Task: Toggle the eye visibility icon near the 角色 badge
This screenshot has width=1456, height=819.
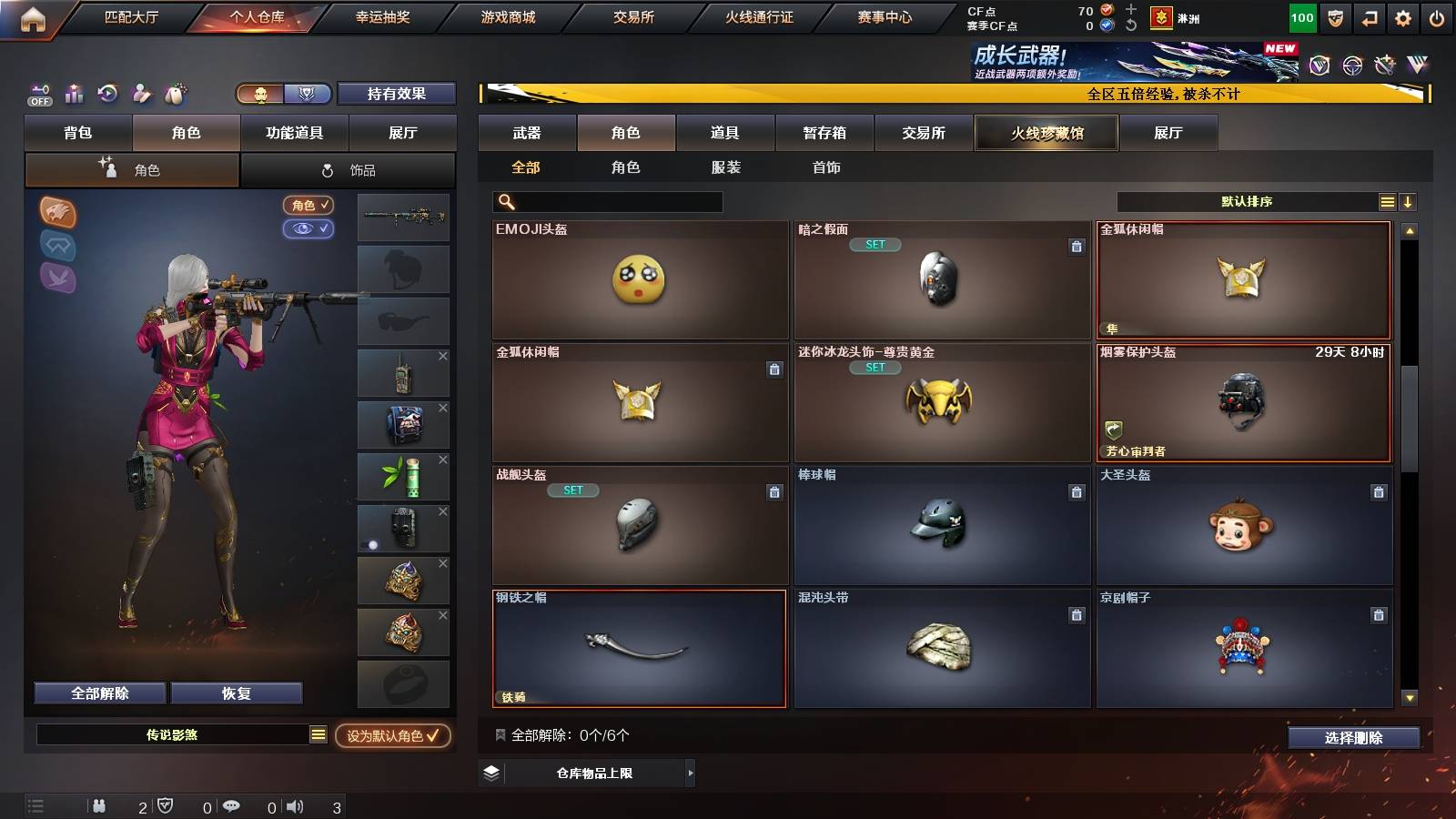Action: tap(309, 228)
